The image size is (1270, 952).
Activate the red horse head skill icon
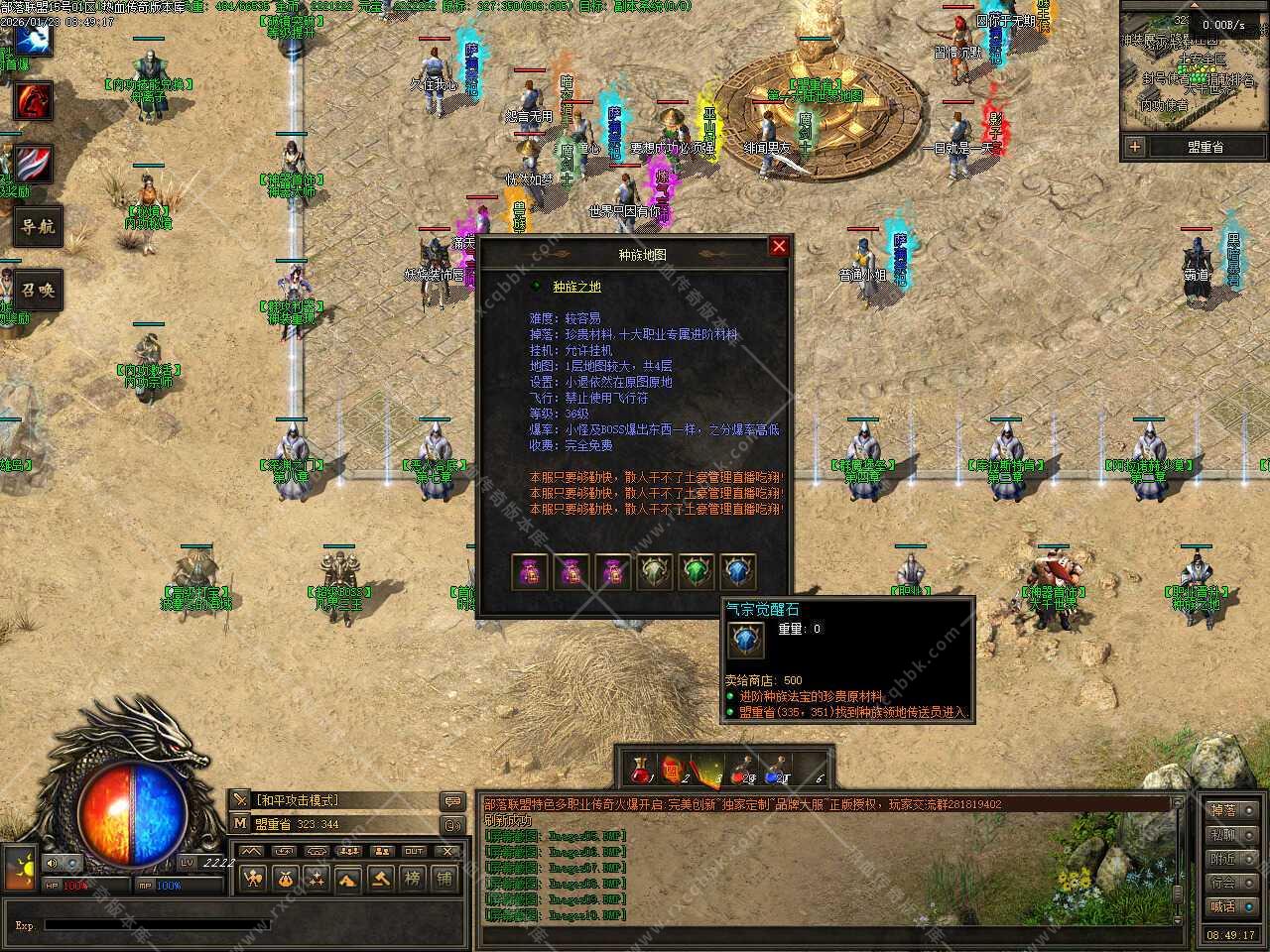[x=33, y=100]
